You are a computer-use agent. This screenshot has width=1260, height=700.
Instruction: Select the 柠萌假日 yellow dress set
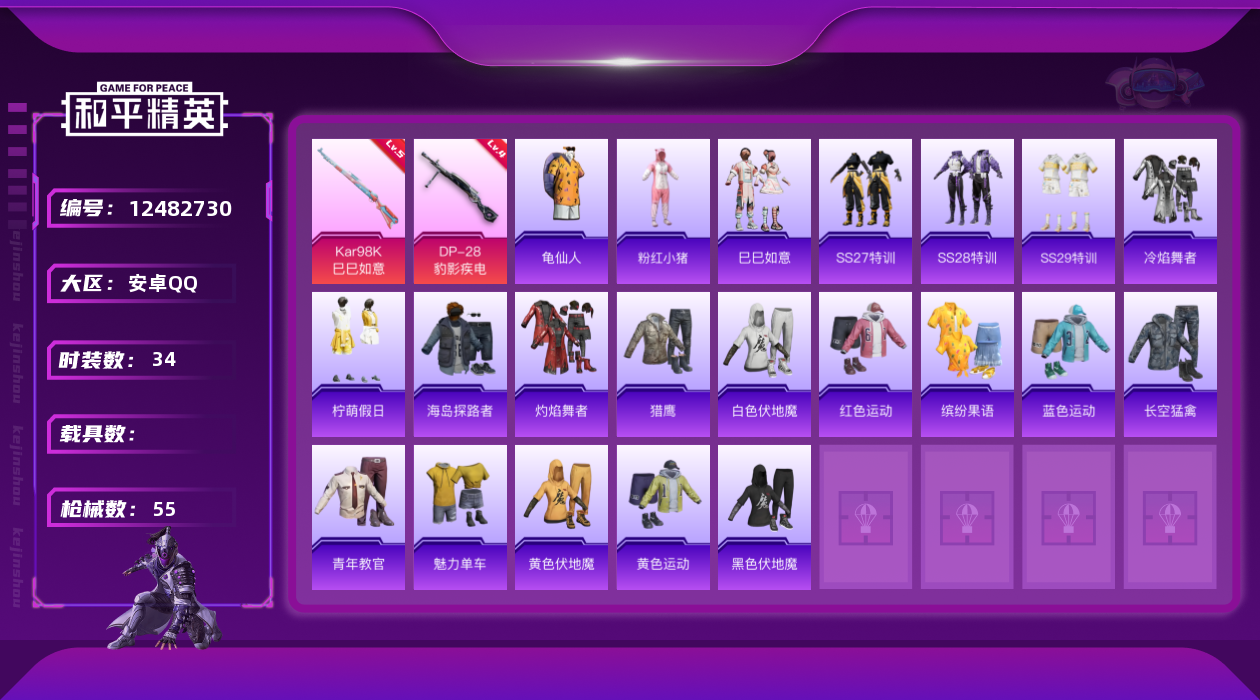[x=358, y=364]
